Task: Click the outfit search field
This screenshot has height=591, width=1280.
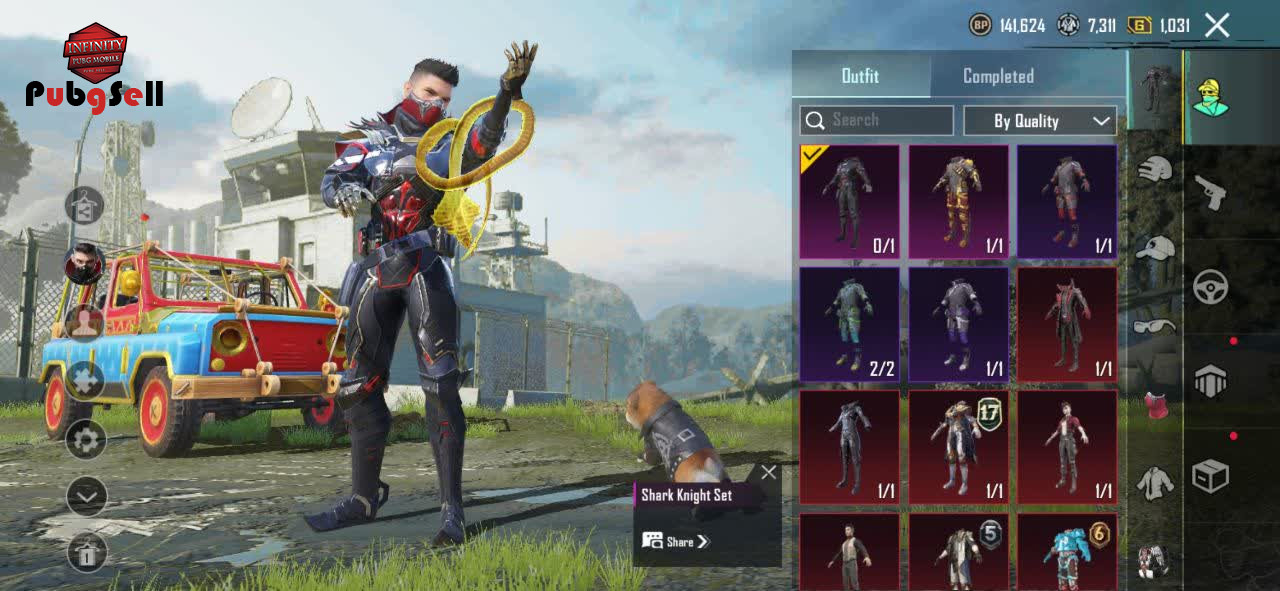Action: coord(877,120)
